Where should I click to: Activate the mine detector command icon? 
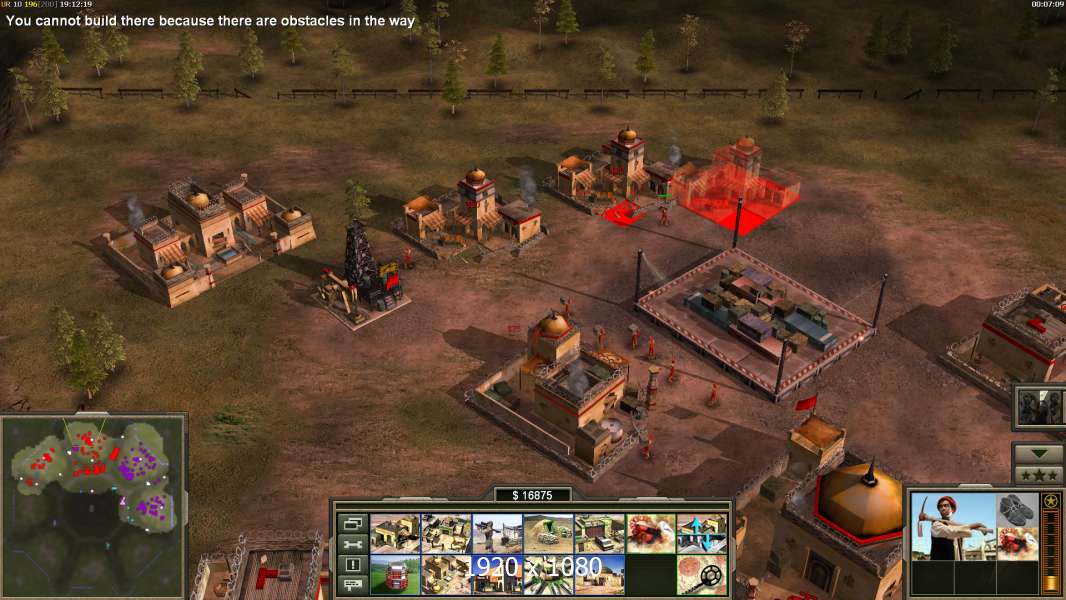(x=701, y=574)
